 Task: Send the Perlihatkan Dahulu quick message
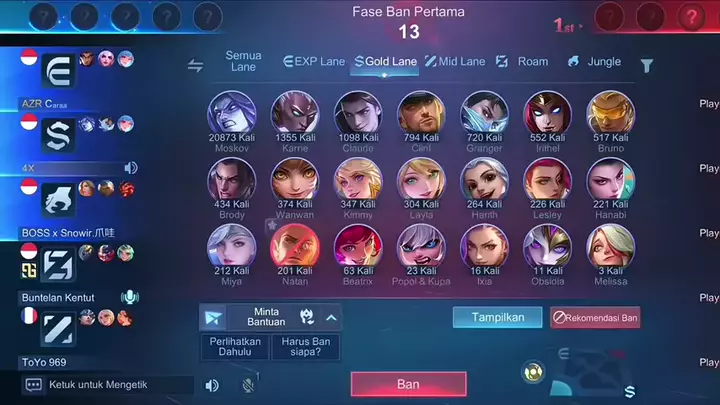coord(235,347)
